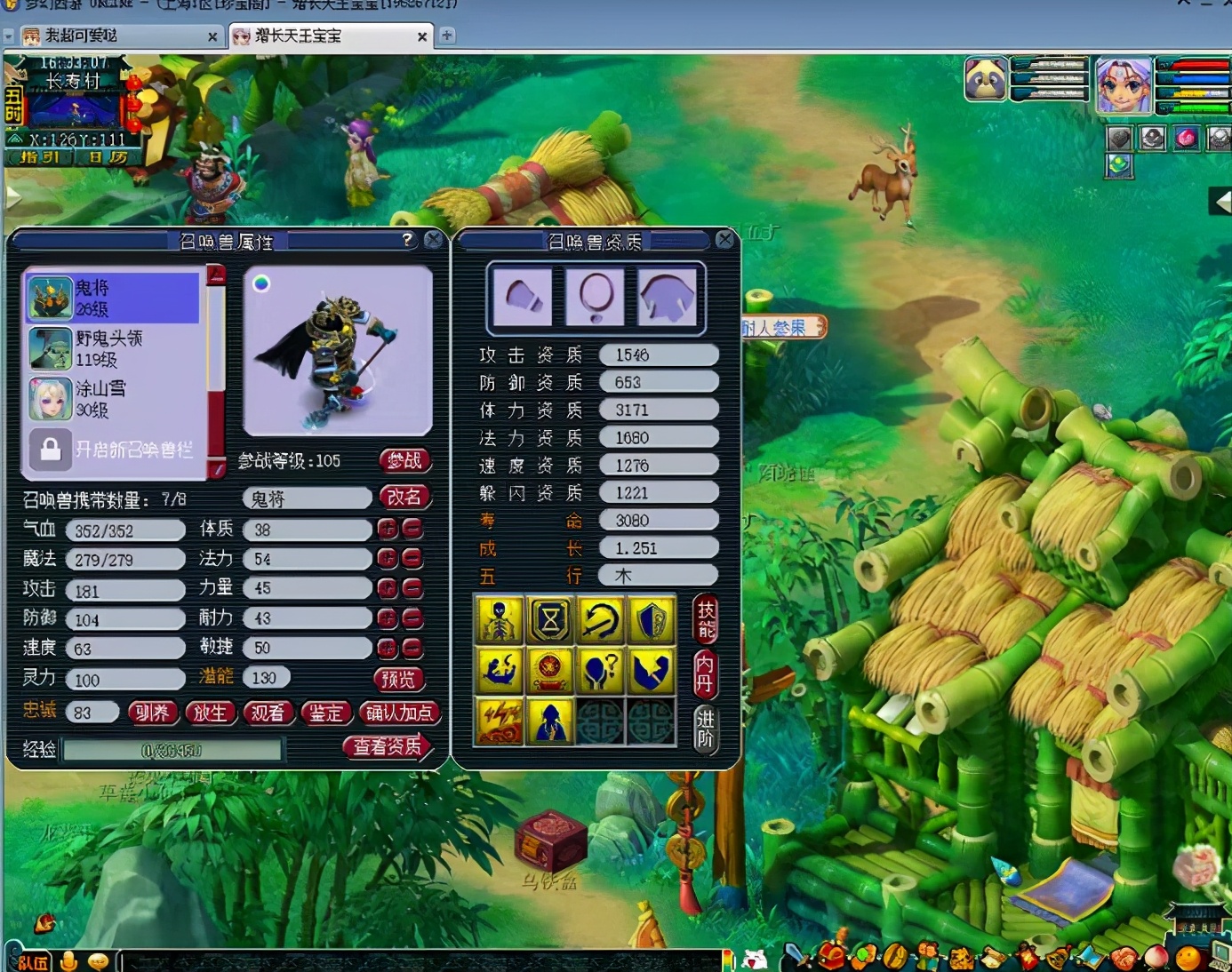
Task: Open the 进阶 advancement tab
Action: pos(705,729)
